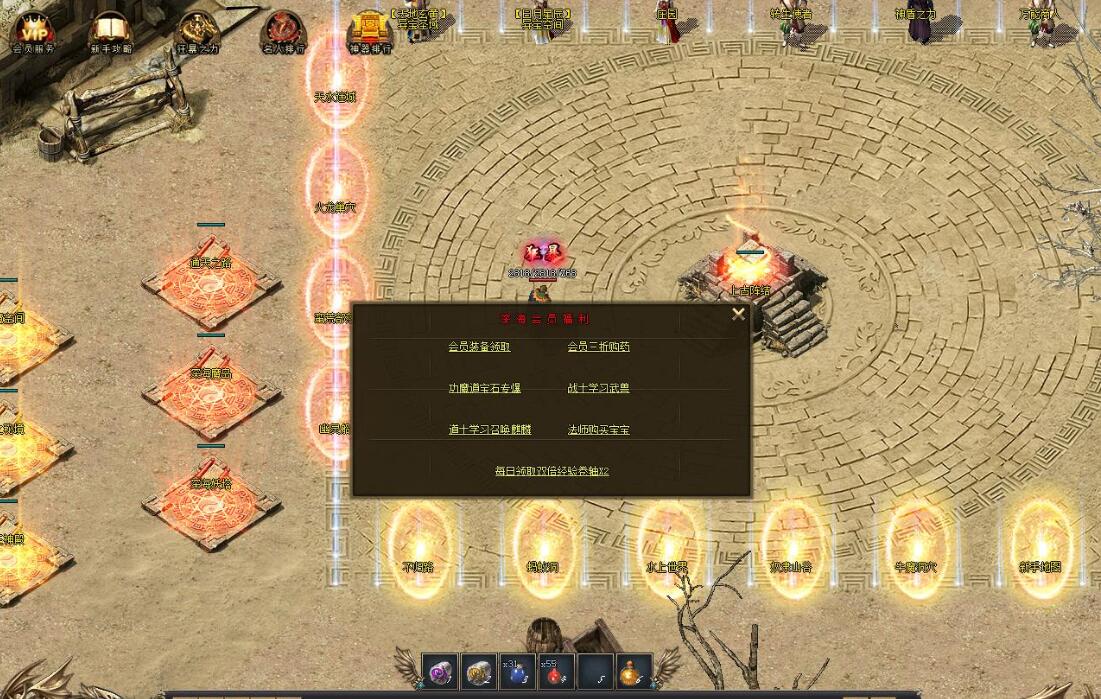Open the VIP 会员服务 icon

33,31
